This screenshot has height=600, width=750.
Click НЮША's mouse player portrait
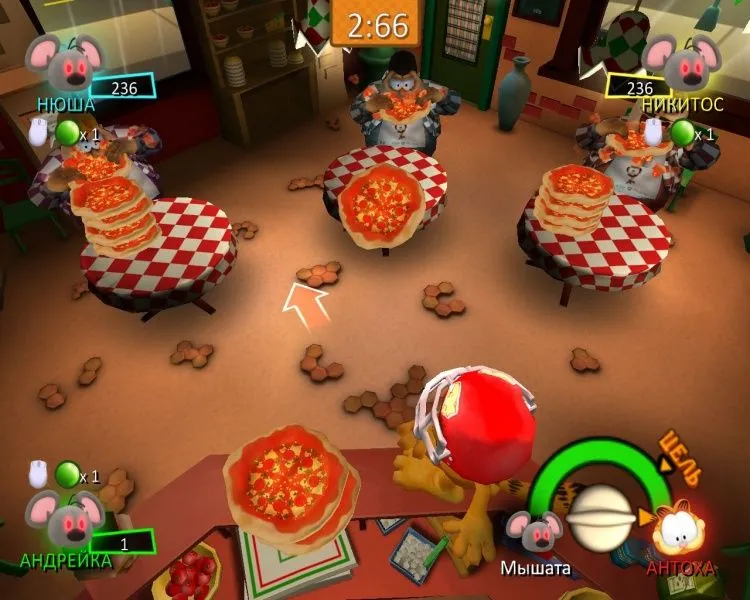pos(64,63)
